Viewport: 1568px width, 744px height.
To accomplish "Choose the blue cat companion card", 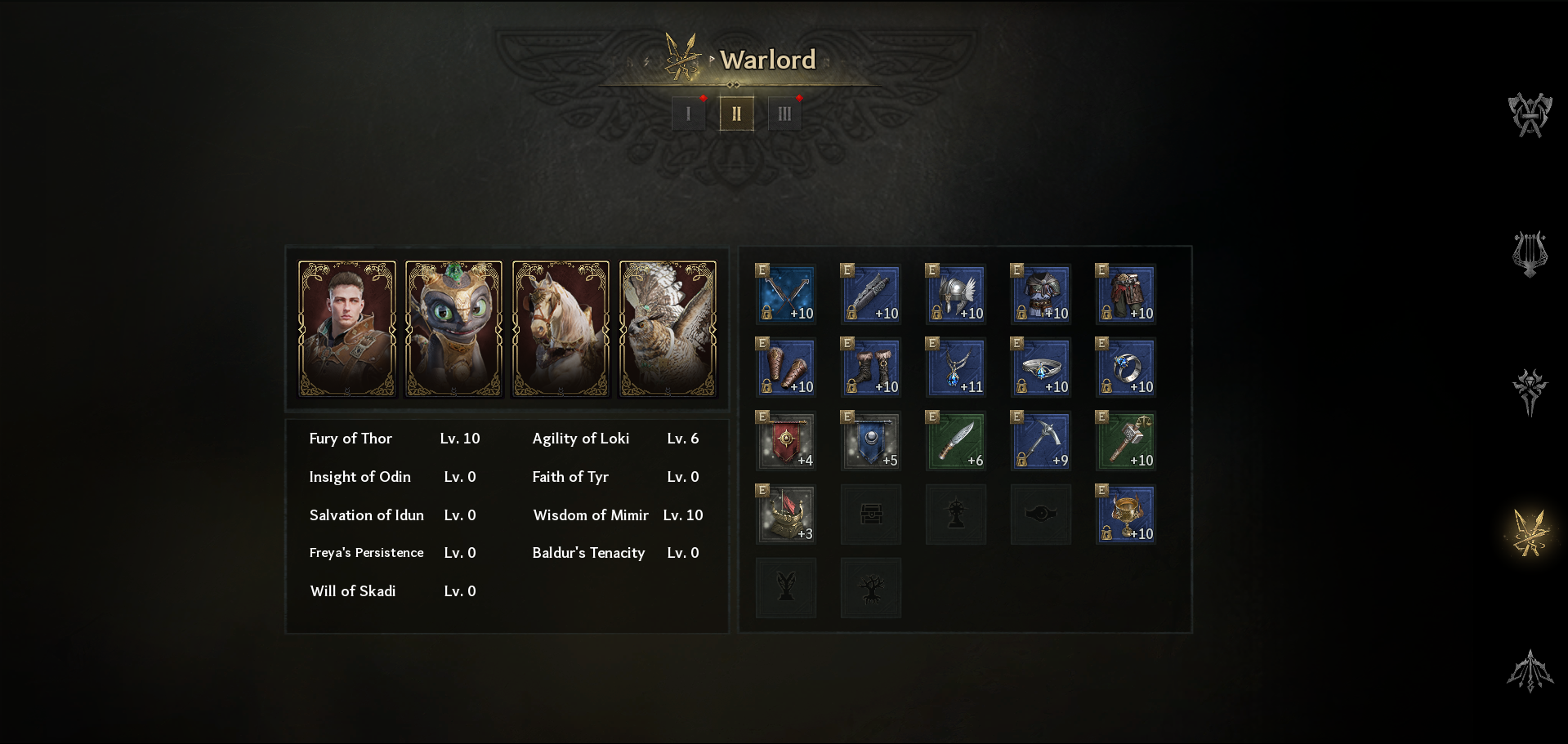I will click(x=454, y=328).
